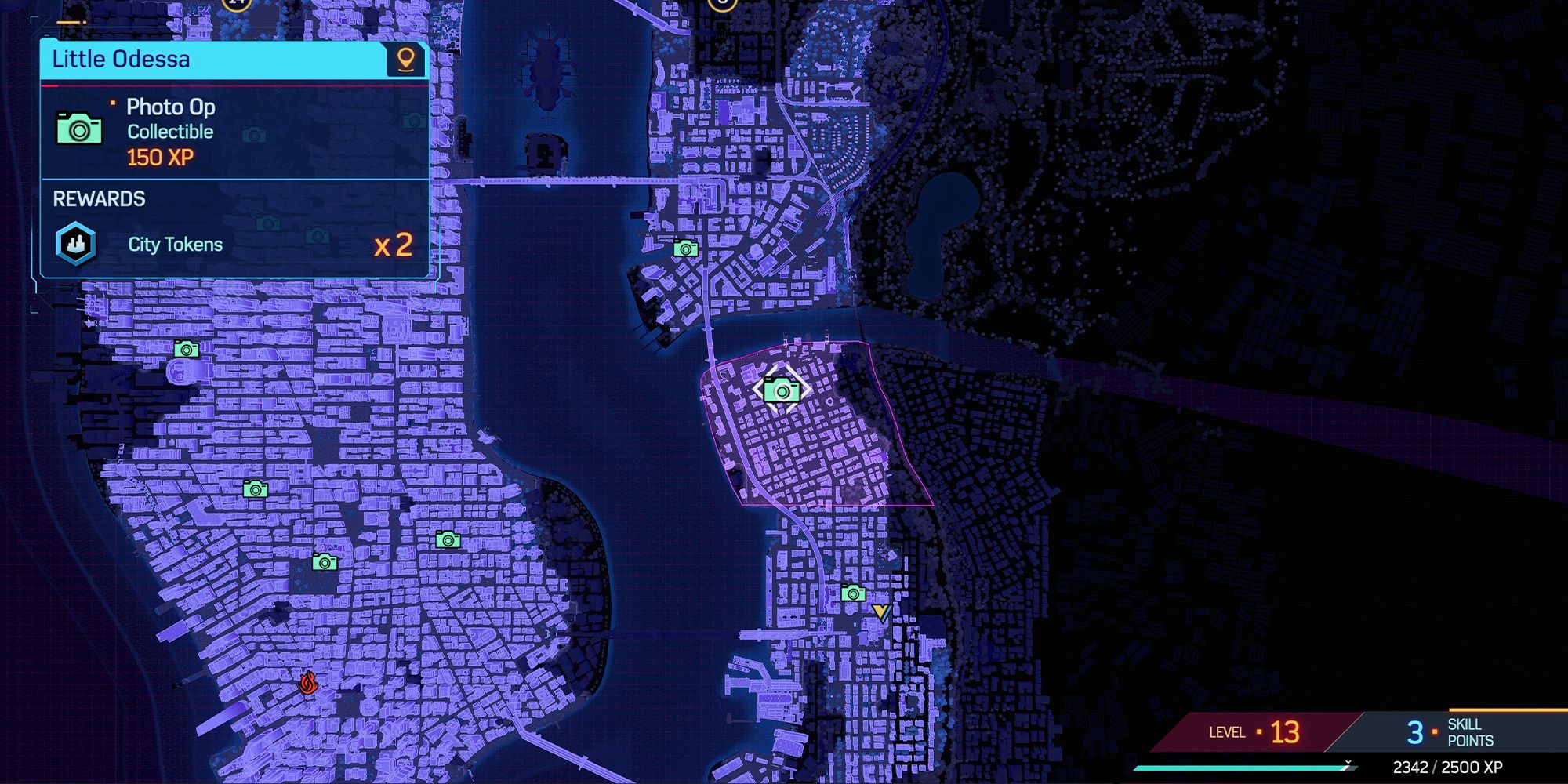Select the Photo Op label text

170,107
